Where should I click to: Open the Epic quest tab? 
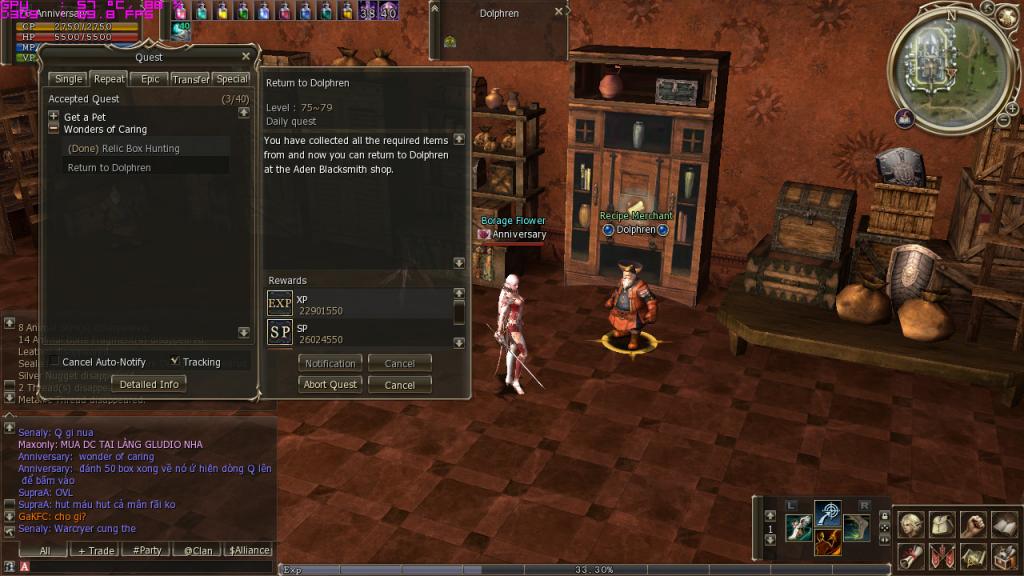point(149,79)
